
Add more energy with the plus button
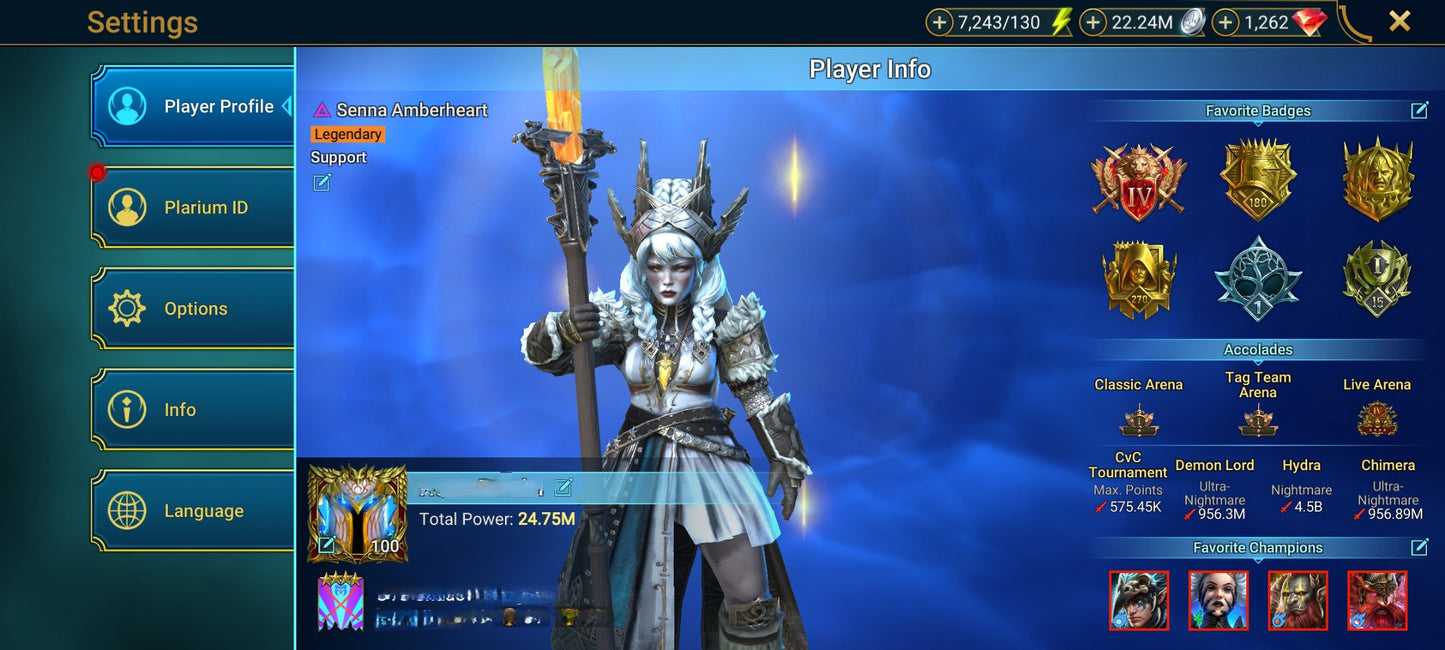939,22
